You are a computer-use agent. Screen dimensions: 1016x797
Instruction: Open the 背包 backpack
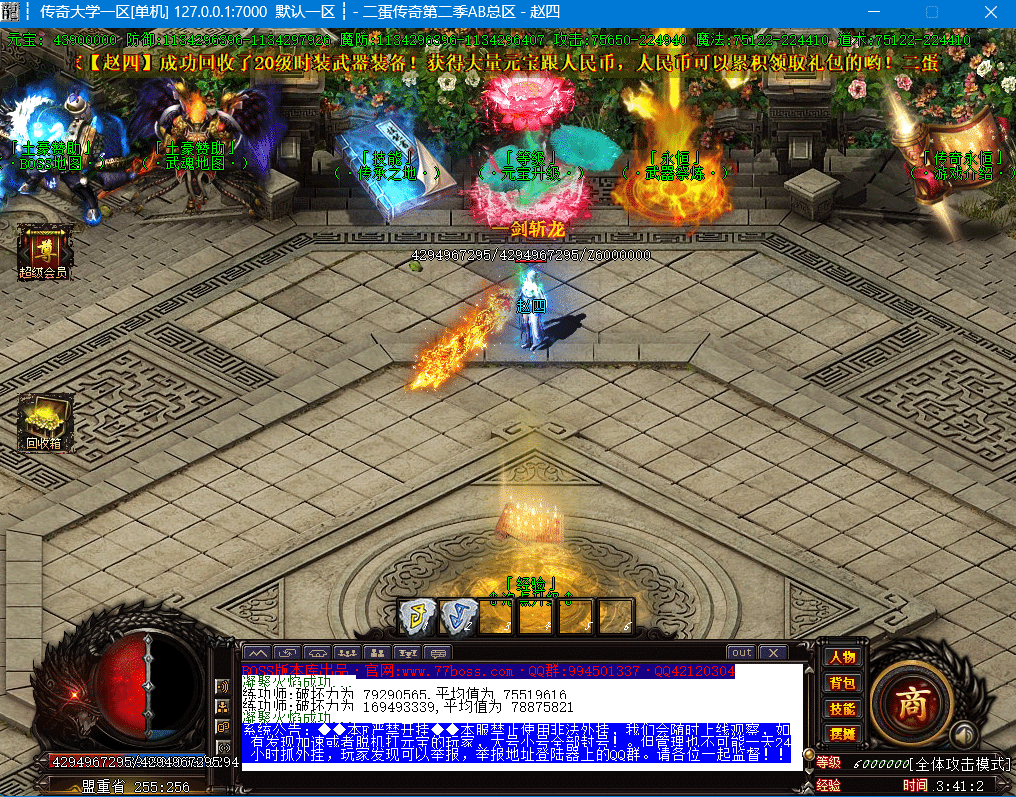click(842, 683)
